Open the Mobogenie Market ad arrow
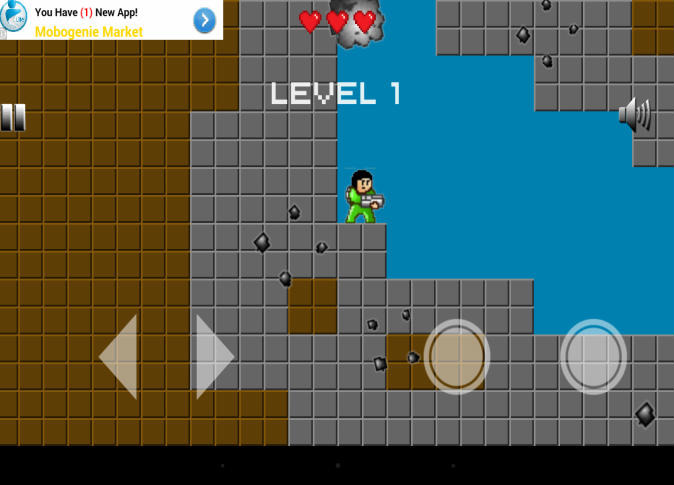674x485 pixels. [204, 21]
